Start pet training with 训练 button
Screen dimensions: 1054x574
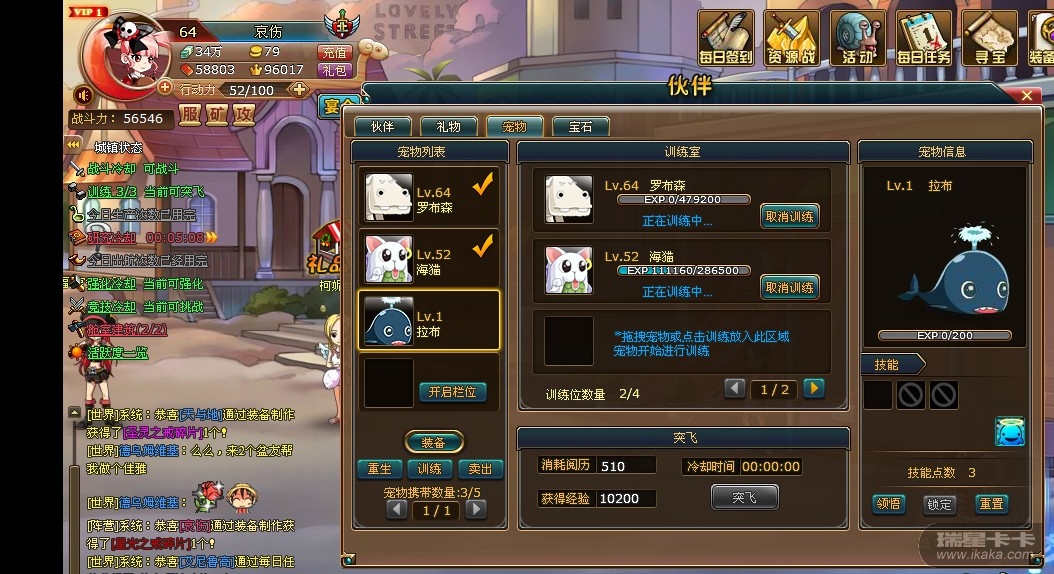point(430,469)
